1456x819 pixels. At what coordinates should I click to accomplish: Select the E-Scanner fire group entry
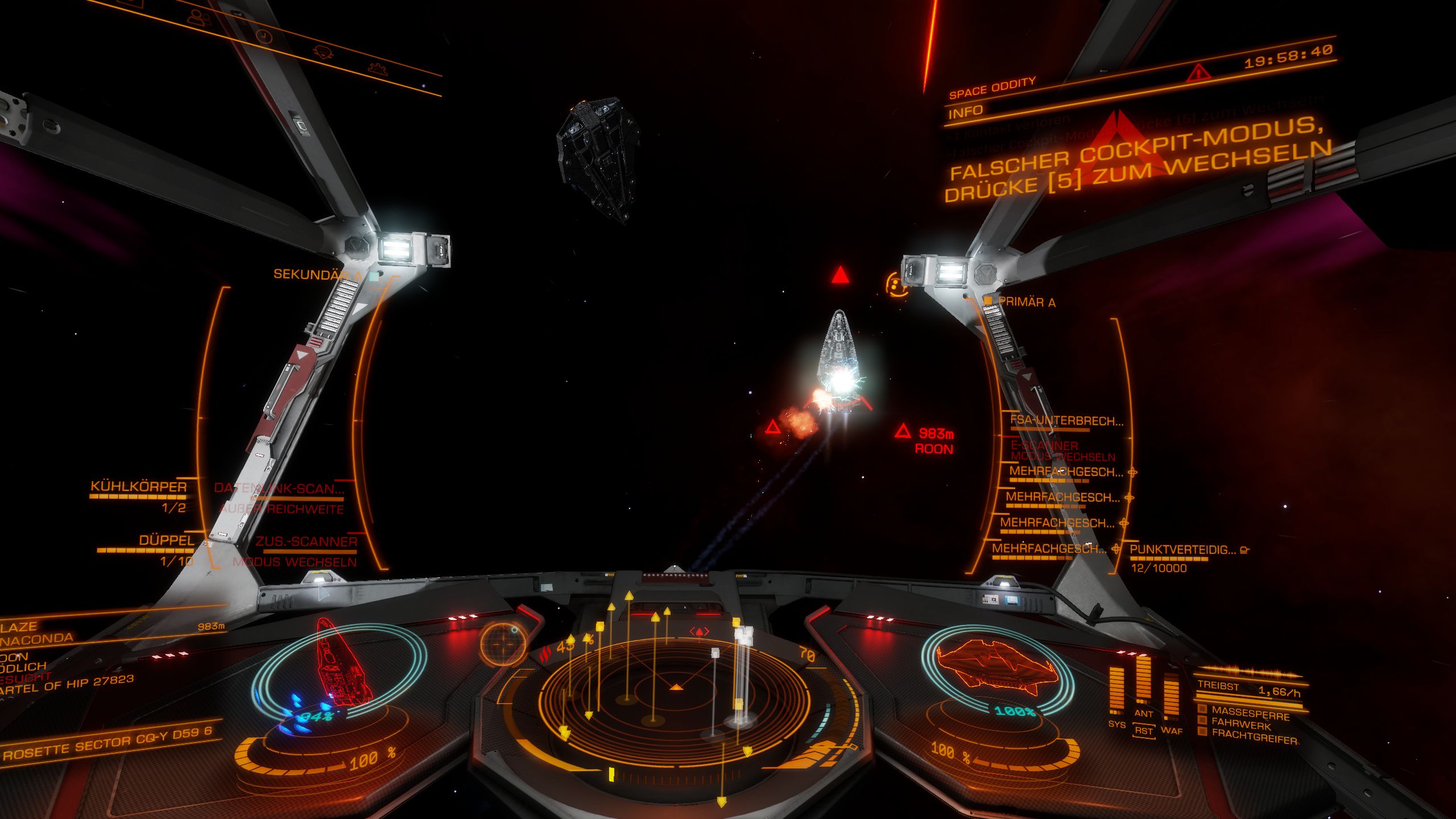point(1044,446)
